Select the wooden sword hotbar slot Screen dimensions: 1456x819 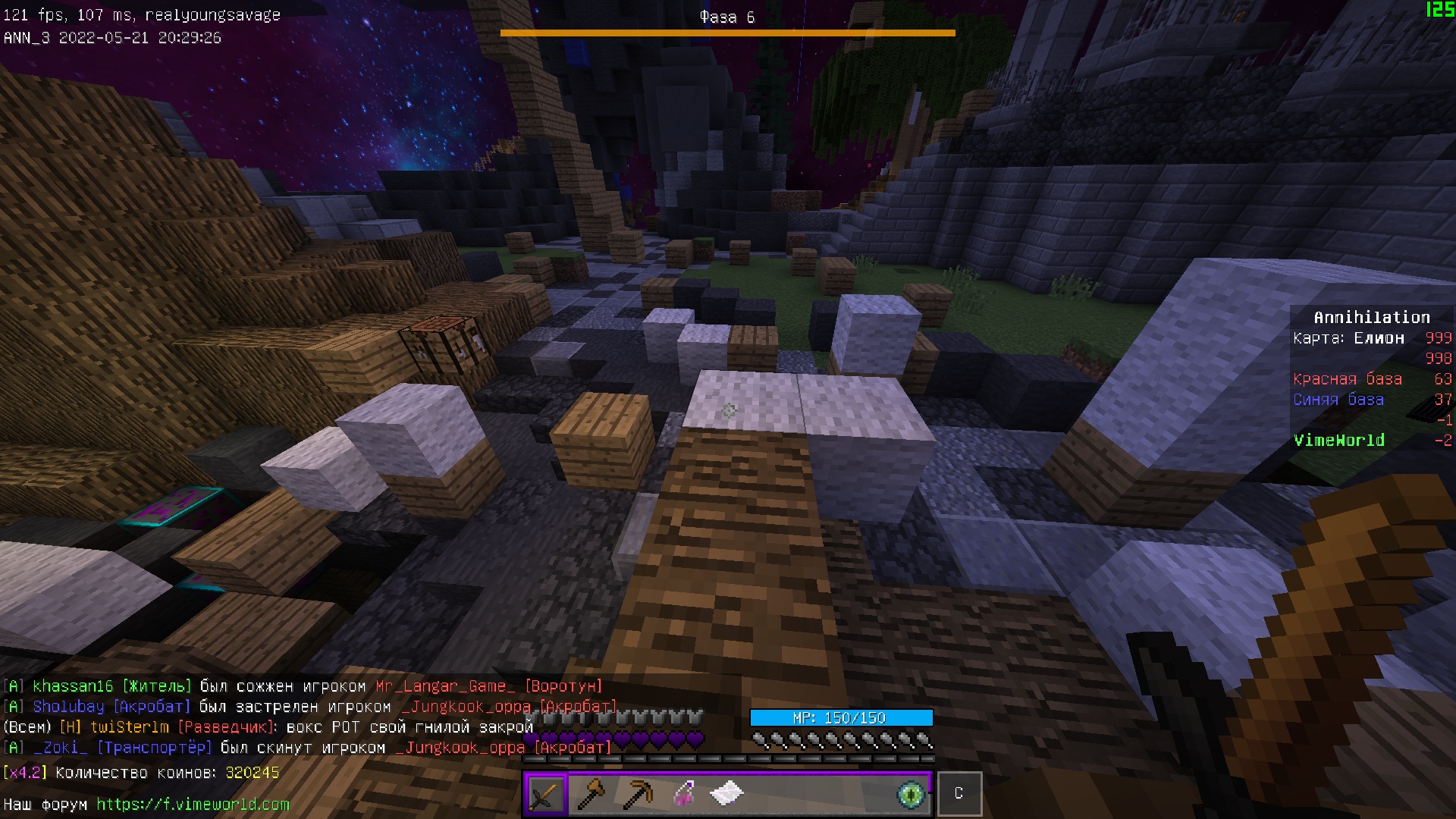pos(545,794)
